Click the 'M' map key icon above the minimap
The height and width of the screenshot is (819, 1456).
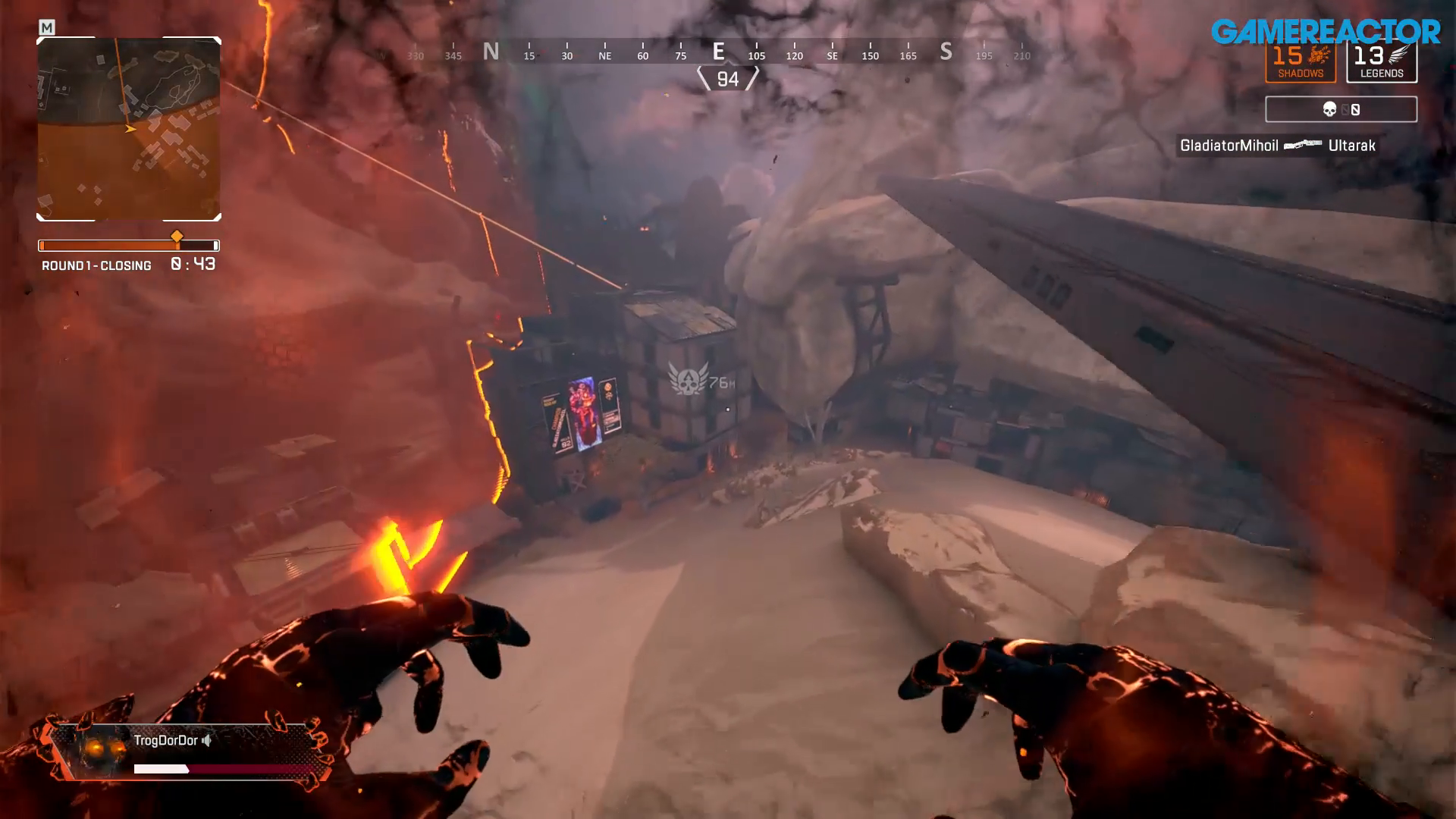click(48, 25)
